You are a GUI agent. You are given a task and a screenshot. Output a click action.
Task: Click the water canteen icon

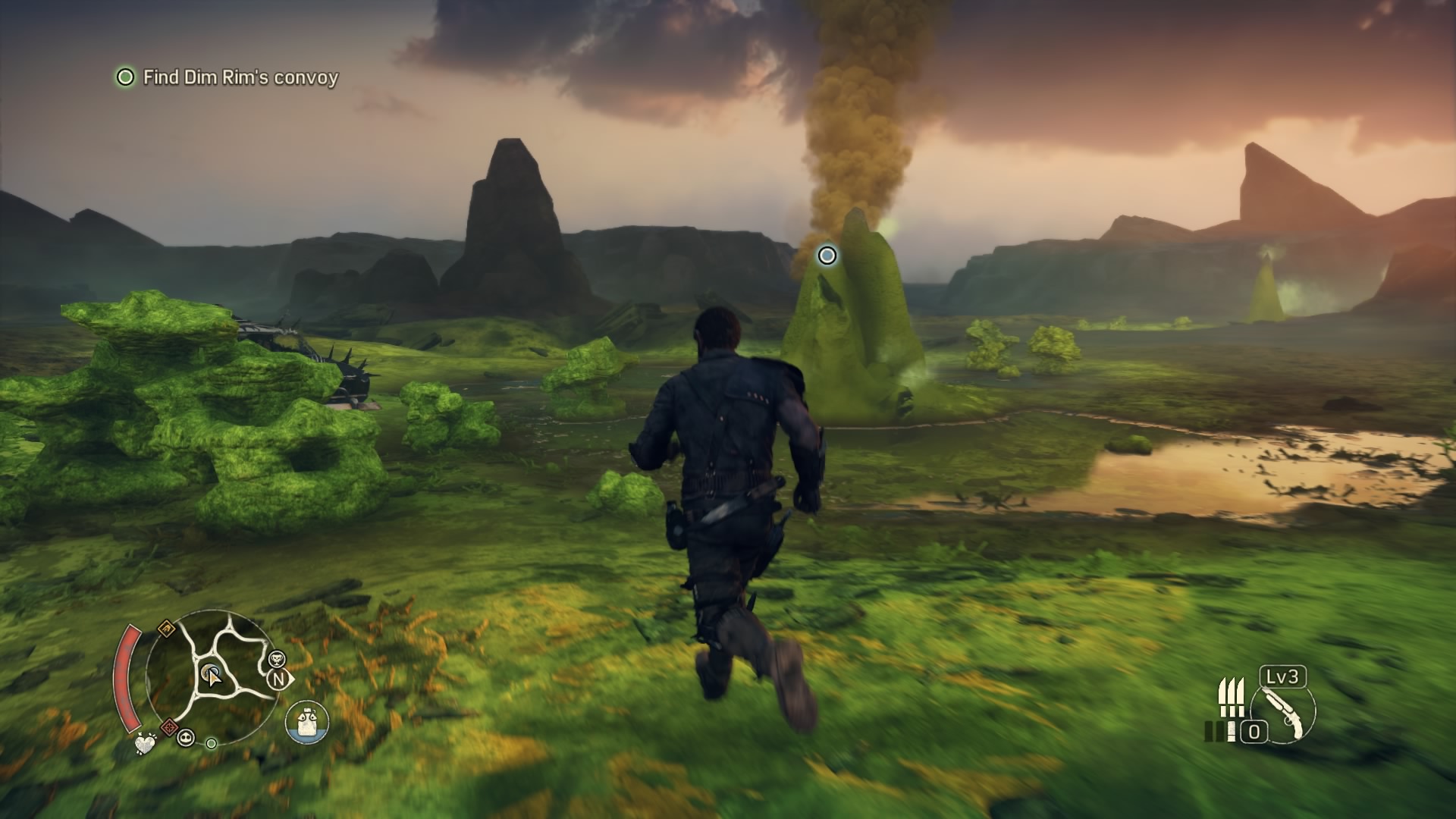coord(307,722)
